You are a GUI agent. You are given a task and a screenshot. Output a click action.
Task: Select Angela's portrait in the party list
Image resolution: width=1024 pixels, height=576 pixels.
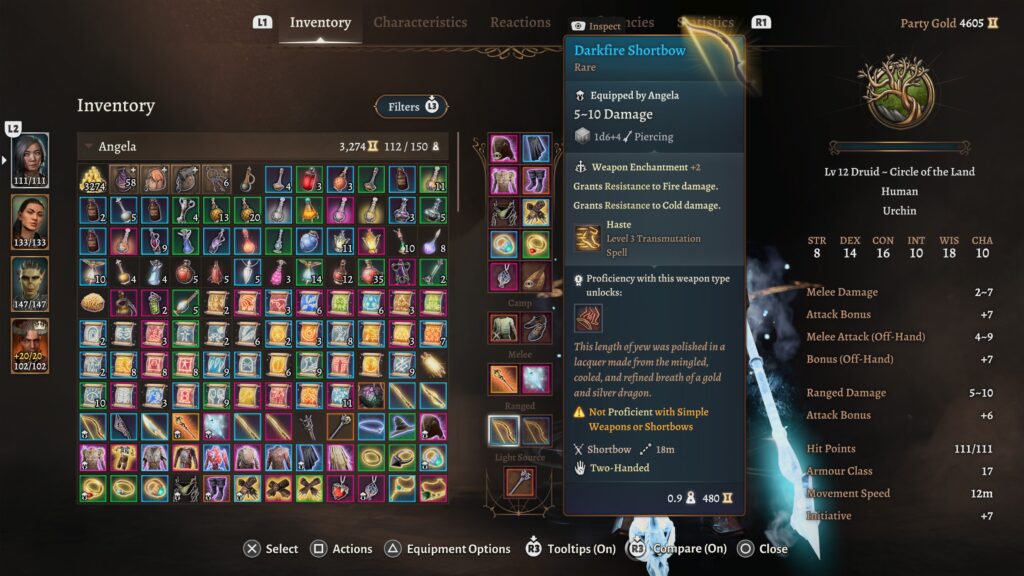30,158
